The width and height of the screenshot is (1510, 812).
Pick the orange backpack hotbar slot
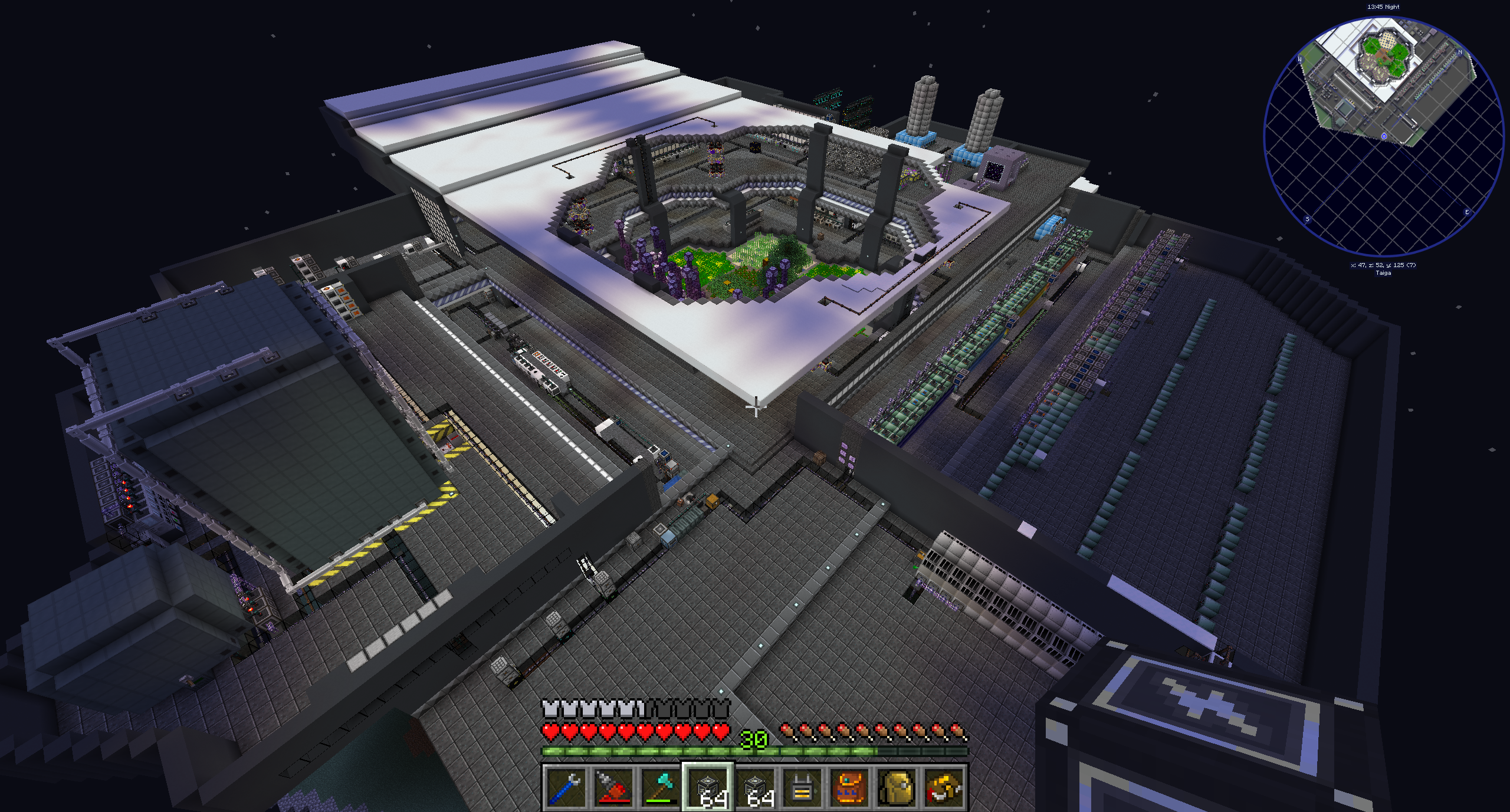tap(849, 788)
